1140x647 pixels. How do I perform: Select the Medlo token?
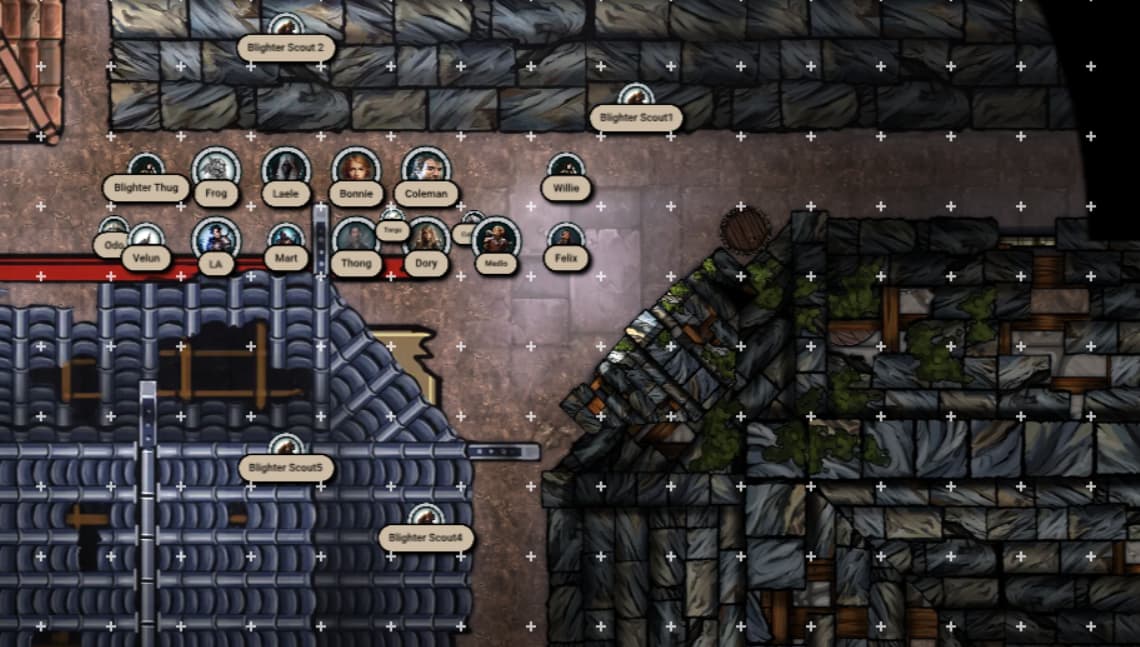click(496, 240)
